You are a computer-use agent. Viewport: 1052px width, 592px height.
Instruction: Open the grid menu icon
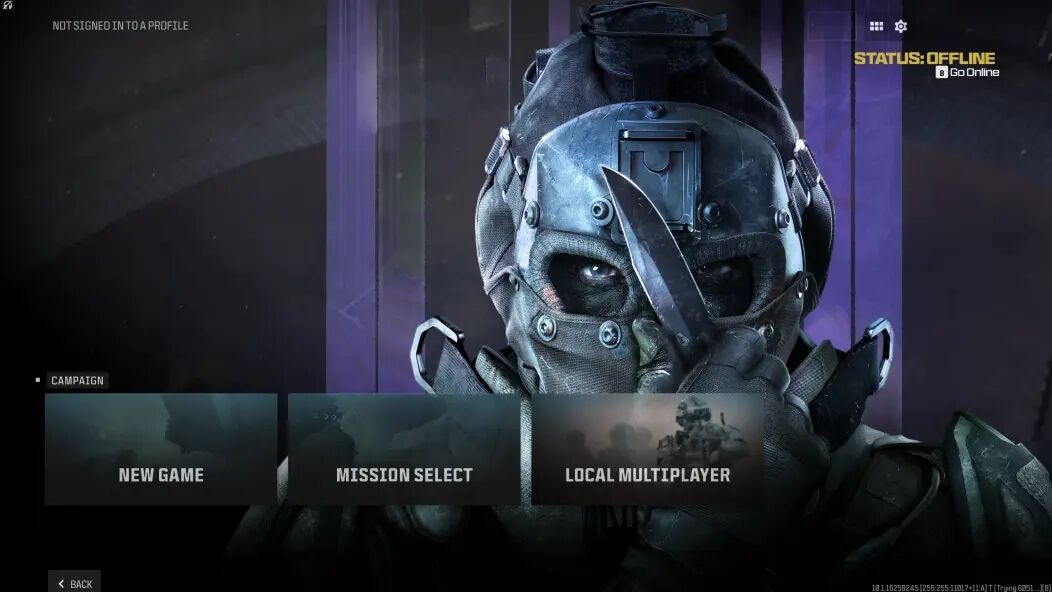[876, 27]
